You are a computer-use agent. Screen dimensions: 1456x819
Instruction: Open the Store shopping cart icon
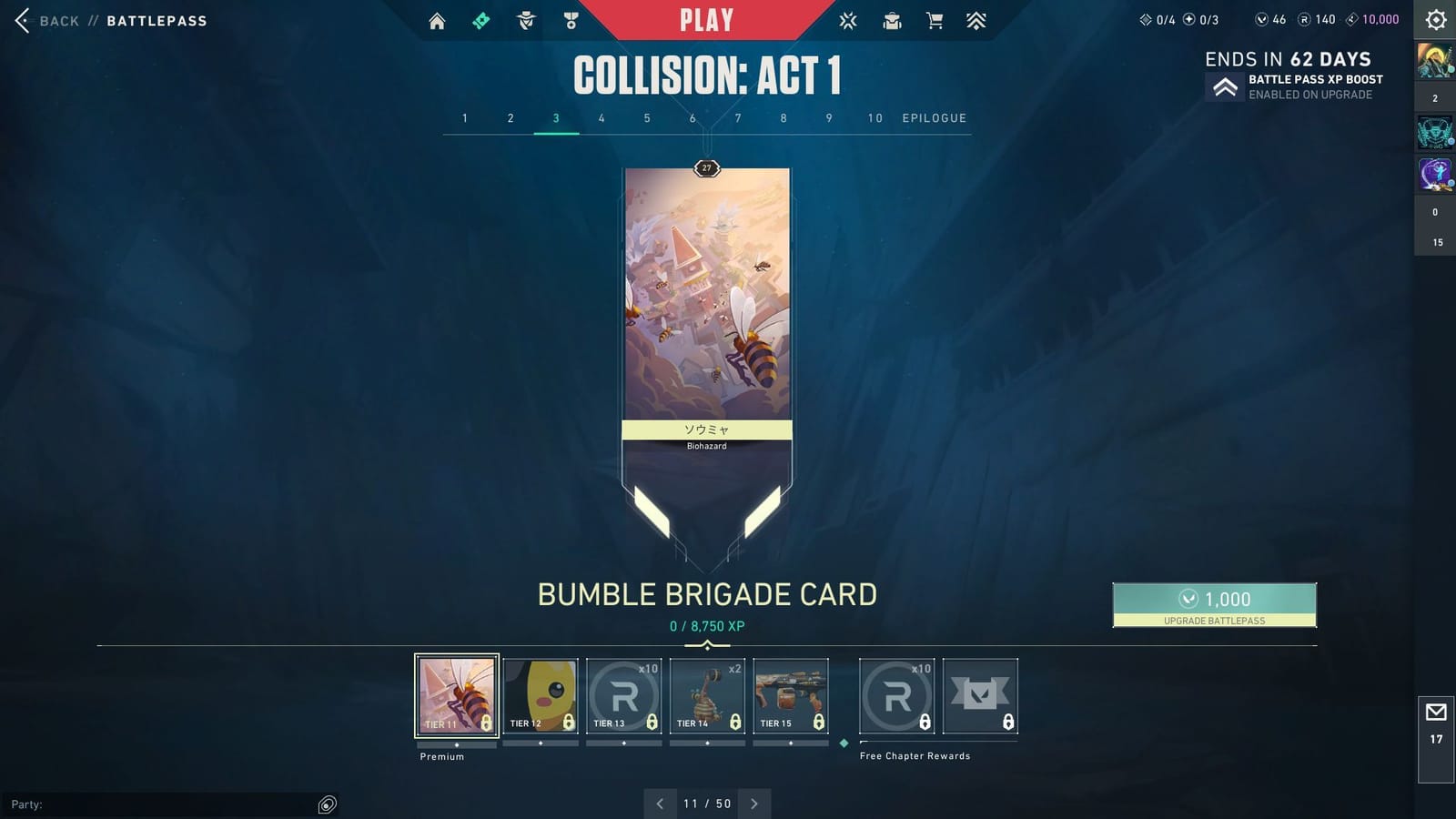pos(935,19)
